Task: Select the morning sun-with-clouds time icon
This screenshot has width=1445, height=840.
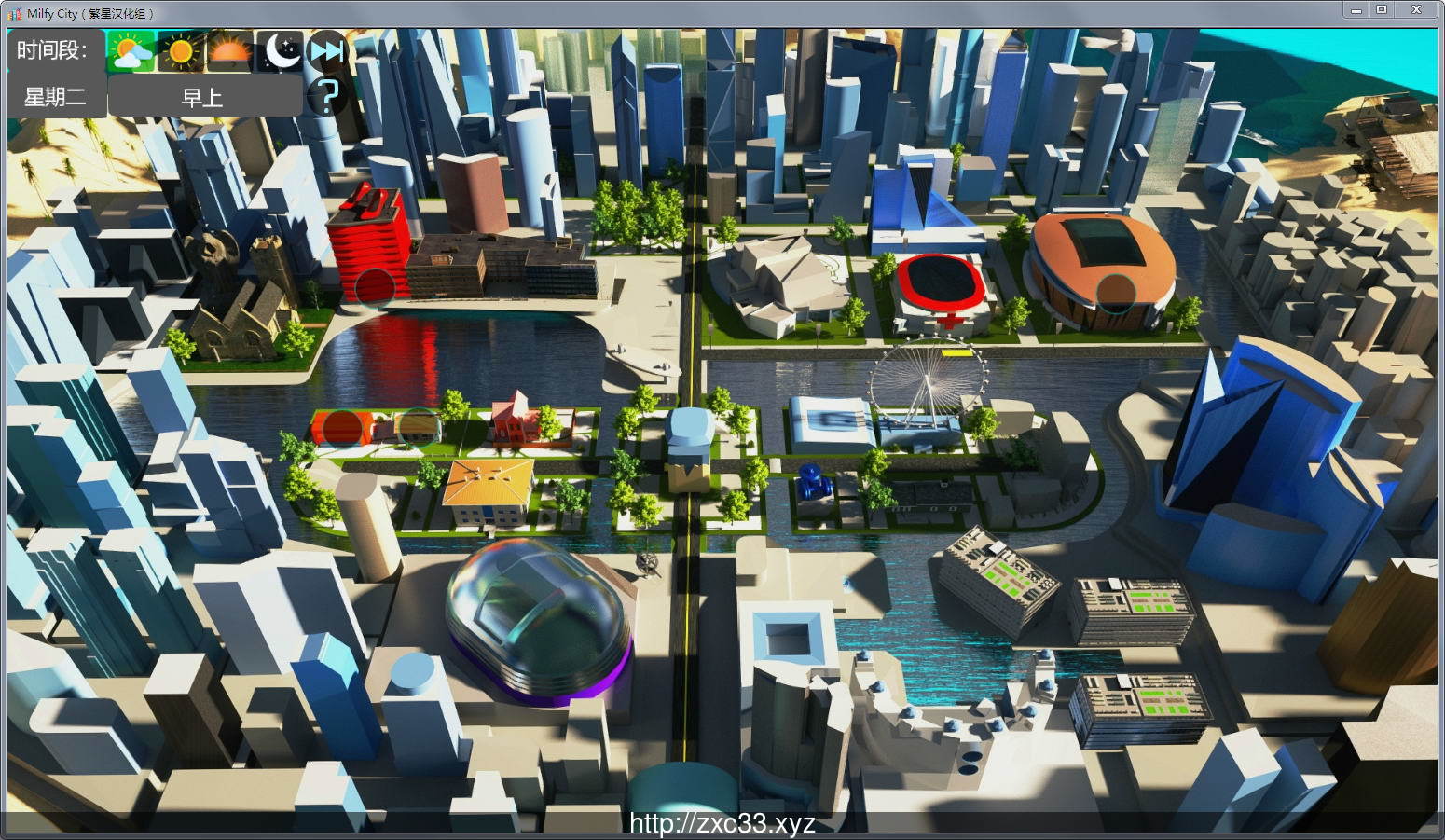Action: pos(130,50)
